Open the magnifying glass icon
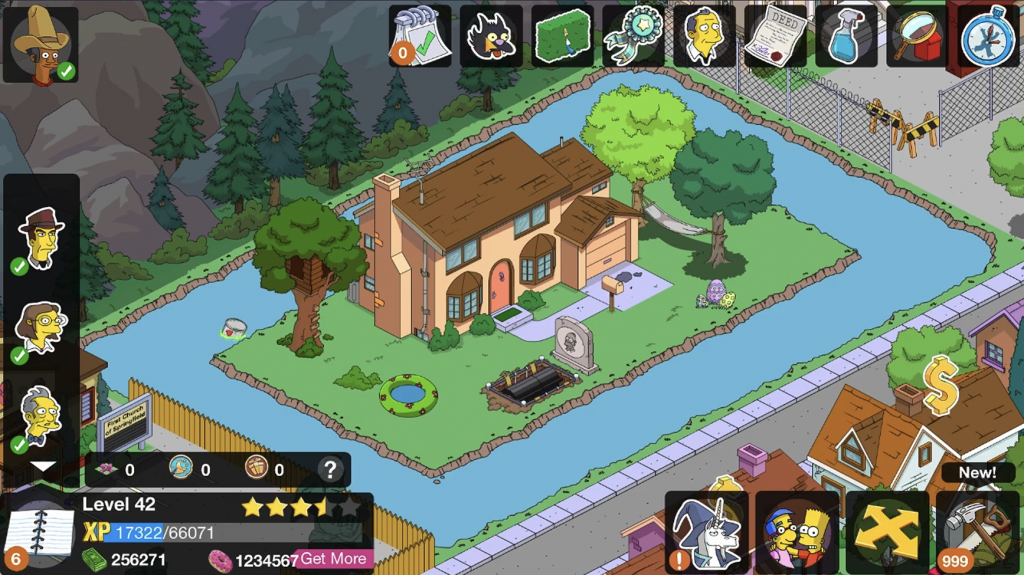Image resolution: width=1024 pixels, height=575 pixels. (x=917, y=37)
